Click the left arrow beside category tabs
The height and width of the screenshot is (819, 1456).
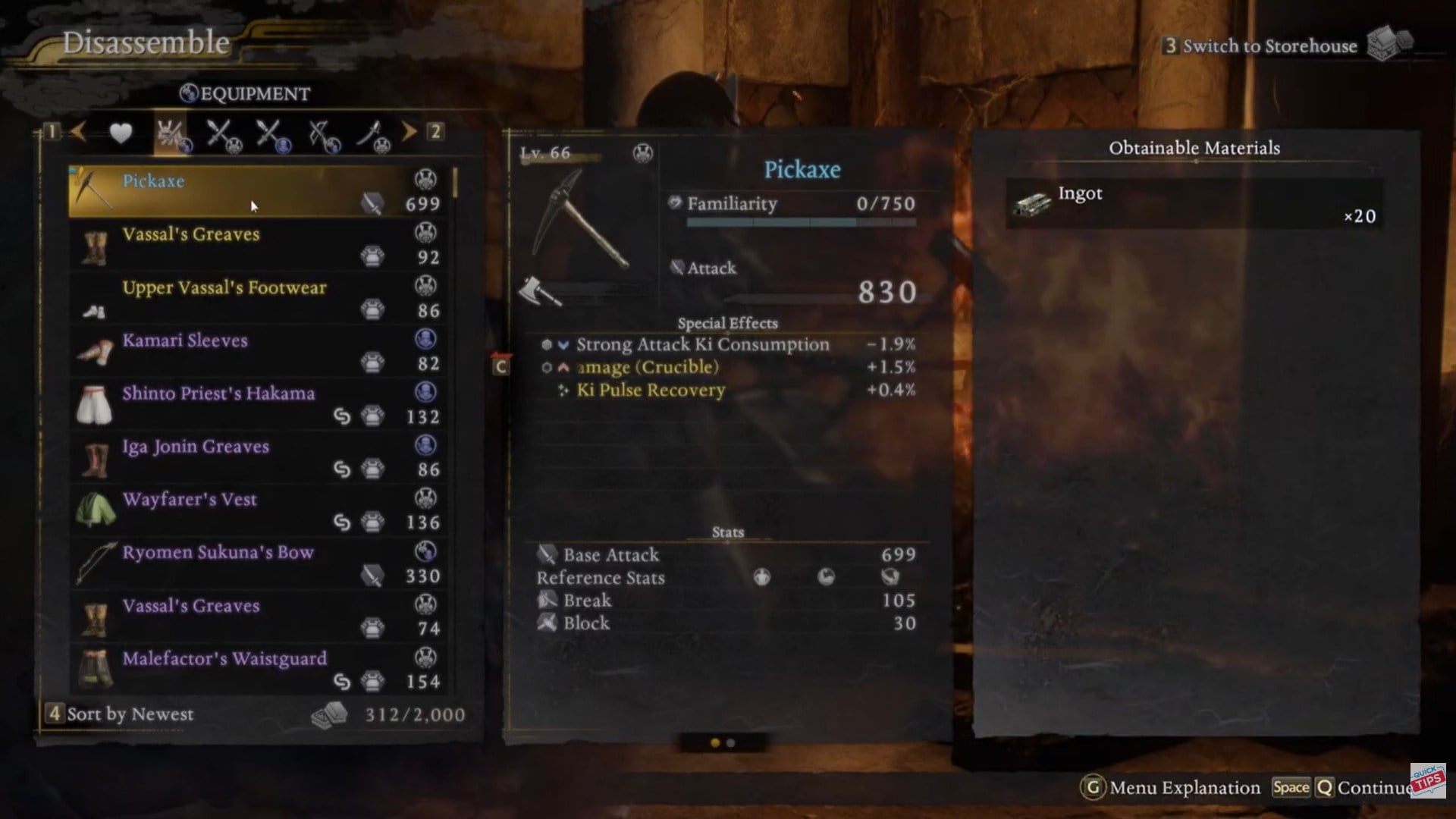[x=78, y=132]
